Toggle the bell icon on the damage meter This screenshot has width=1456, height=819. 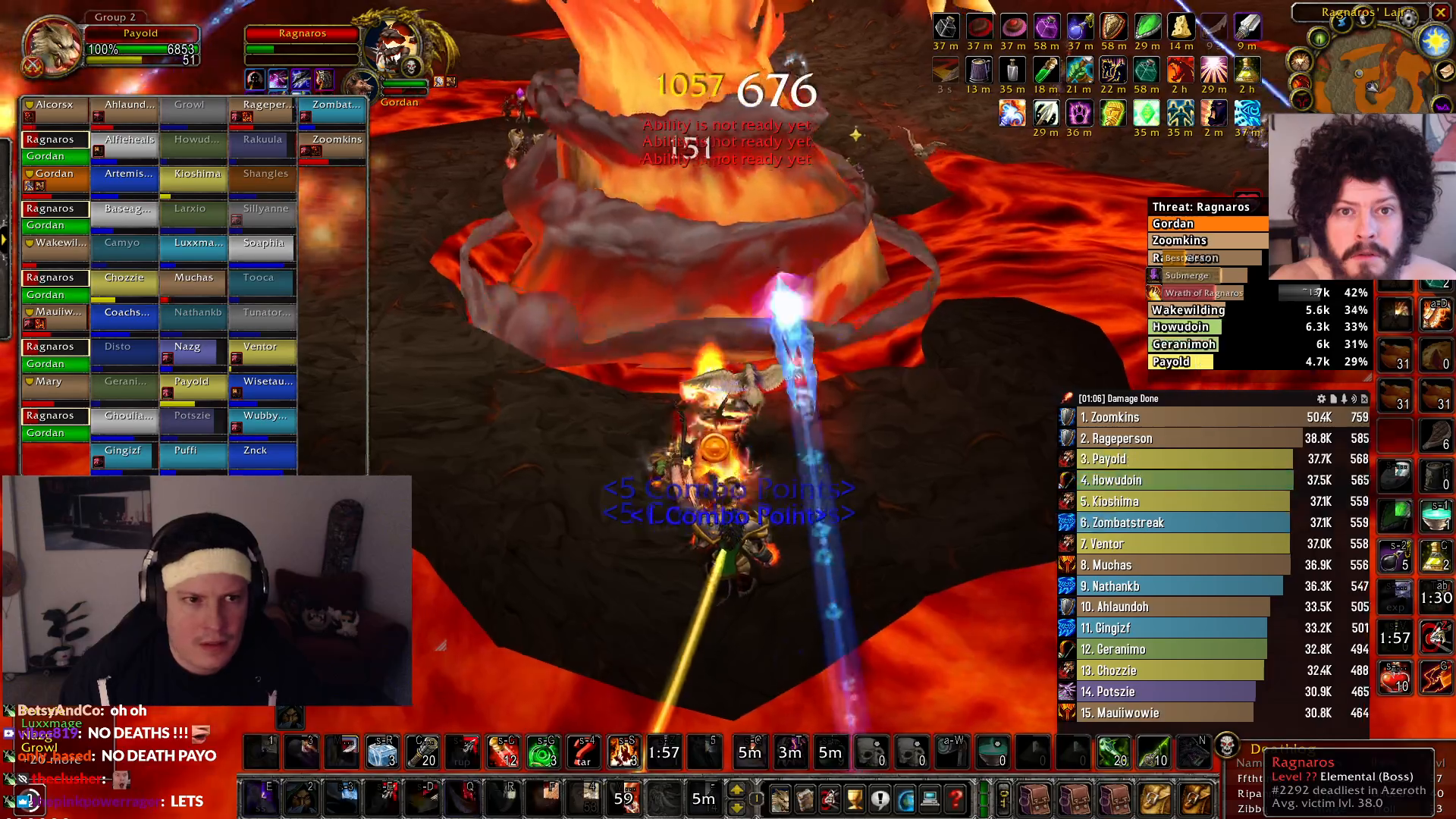point(1345,398)
